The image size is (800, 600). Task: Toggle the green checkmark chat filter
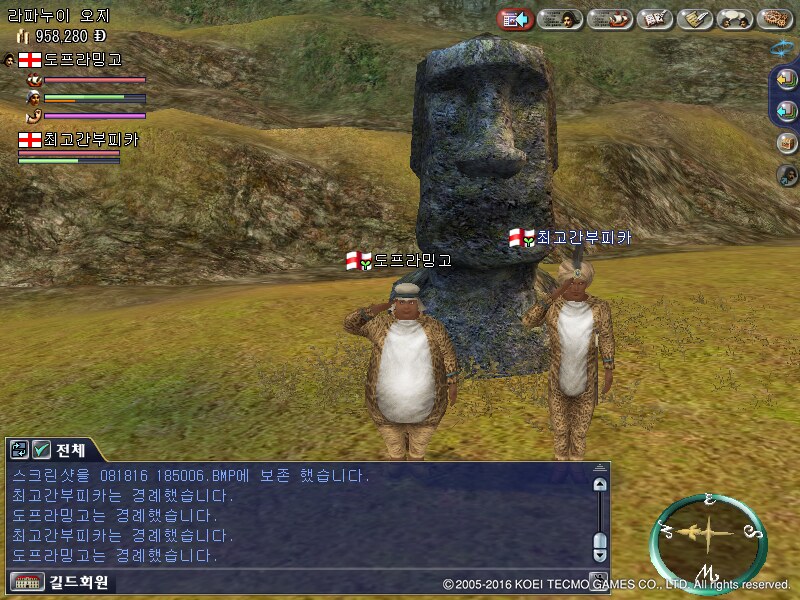pyautogui.click(x=42, y=449)
